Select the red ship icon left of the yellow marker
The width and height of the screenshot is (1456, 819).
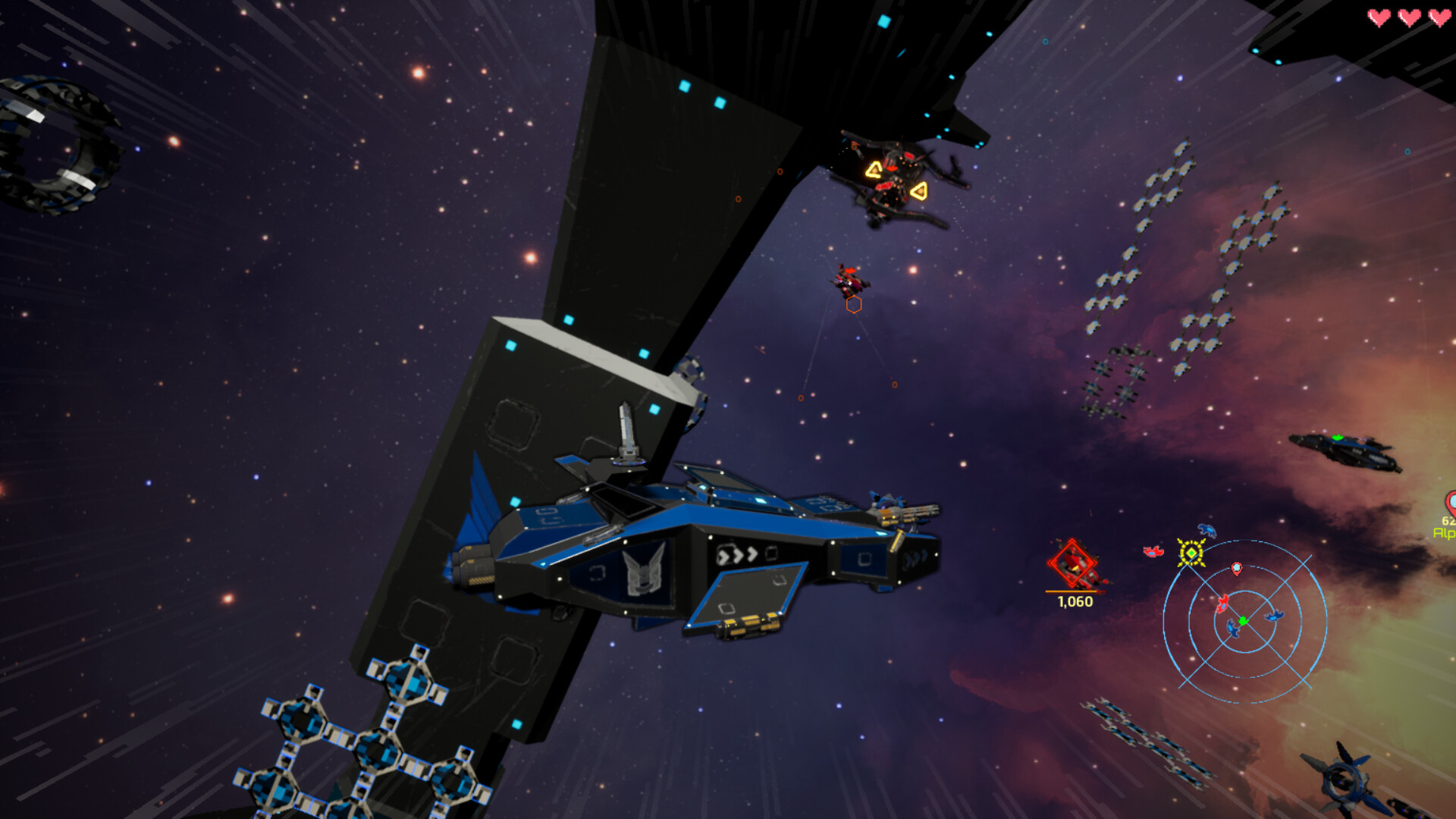coord(1153,551)
